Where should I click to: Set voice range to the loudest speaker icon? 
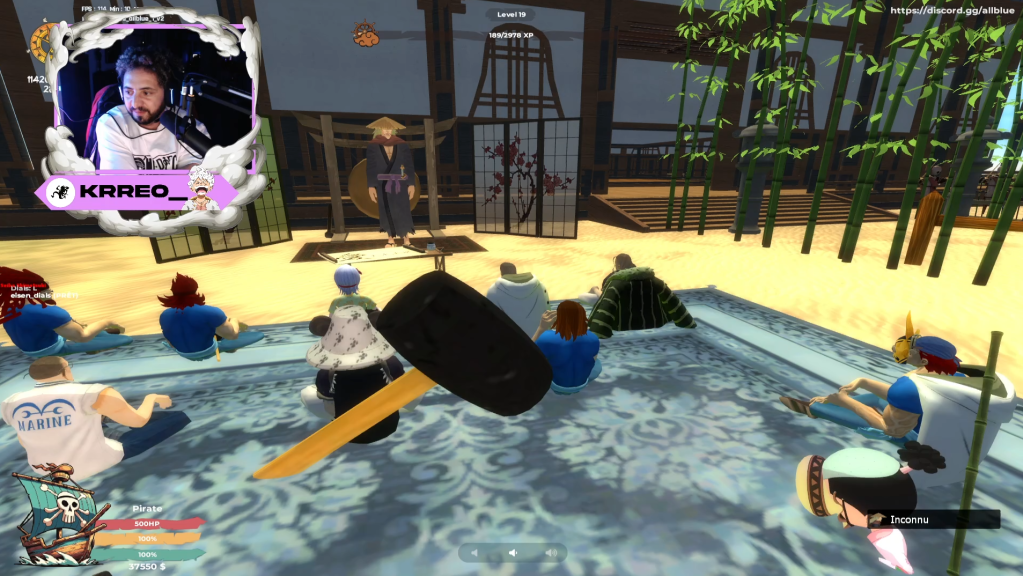point(549,552)
